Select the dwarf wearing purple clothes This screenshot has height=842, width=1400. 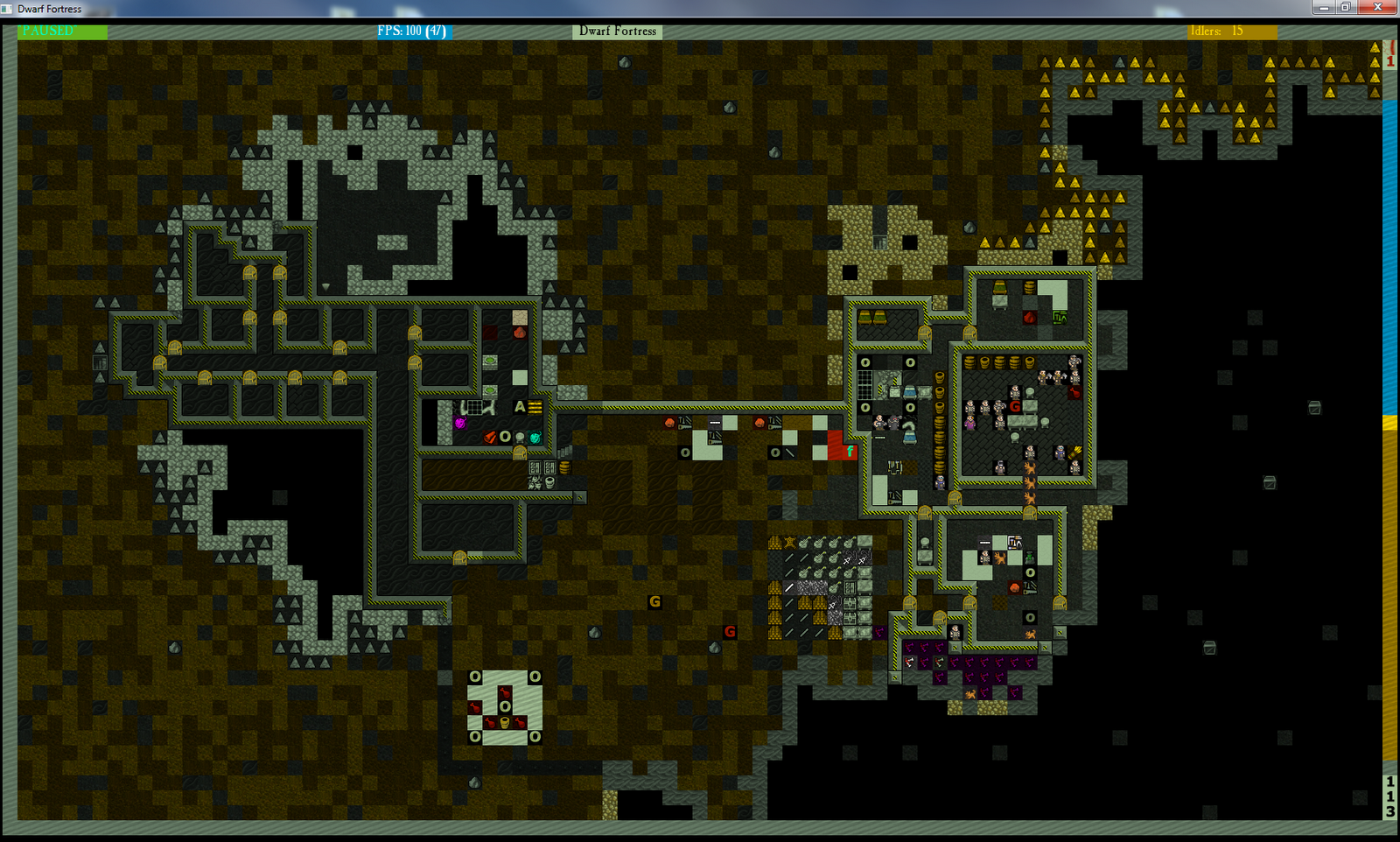coord(969,422)
